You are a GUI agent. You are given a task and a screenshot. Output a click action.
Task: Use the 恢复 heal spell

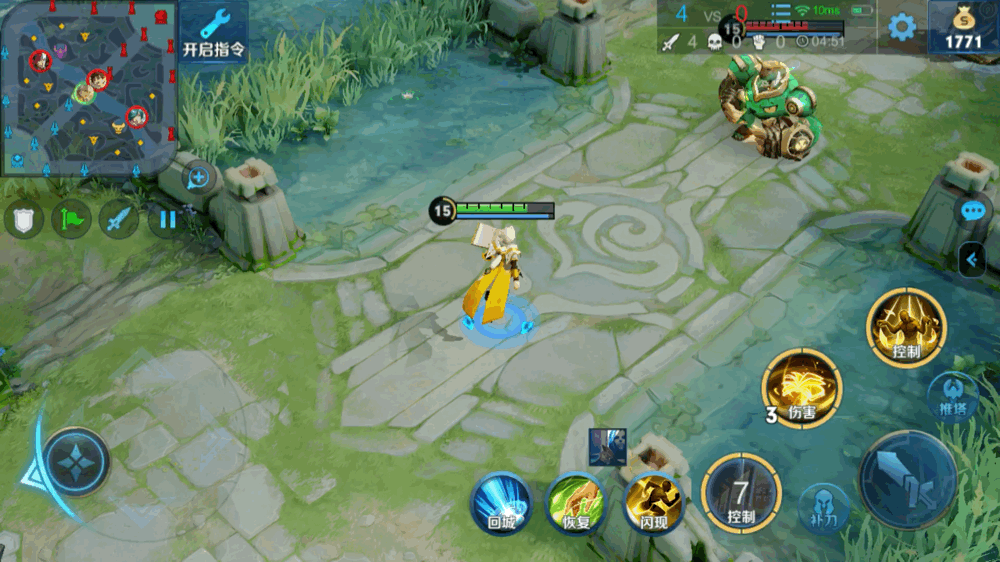coord(575,502)
